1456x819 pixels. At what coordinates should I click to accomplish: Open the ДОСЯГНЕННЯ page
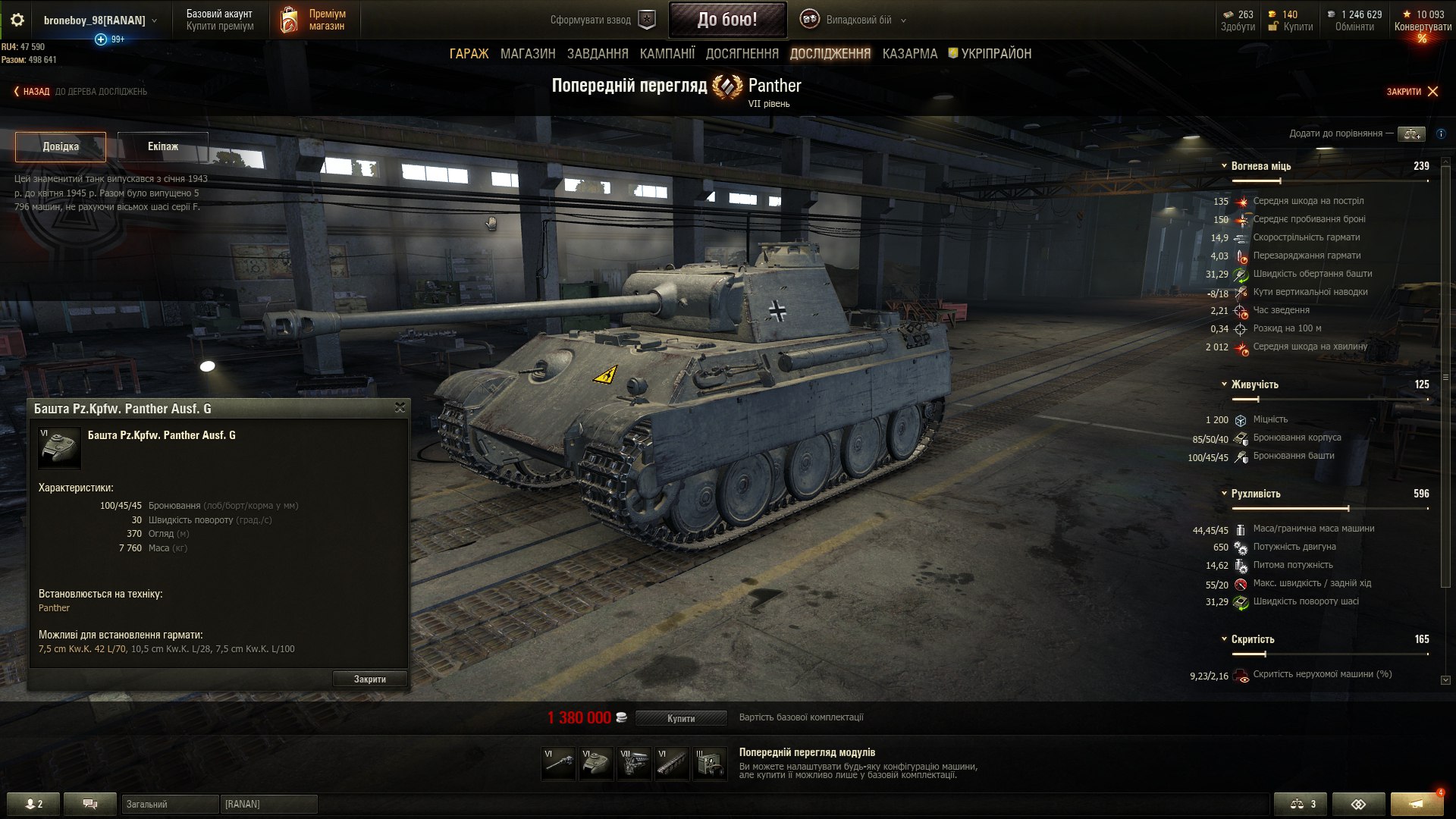coord(742,54)
